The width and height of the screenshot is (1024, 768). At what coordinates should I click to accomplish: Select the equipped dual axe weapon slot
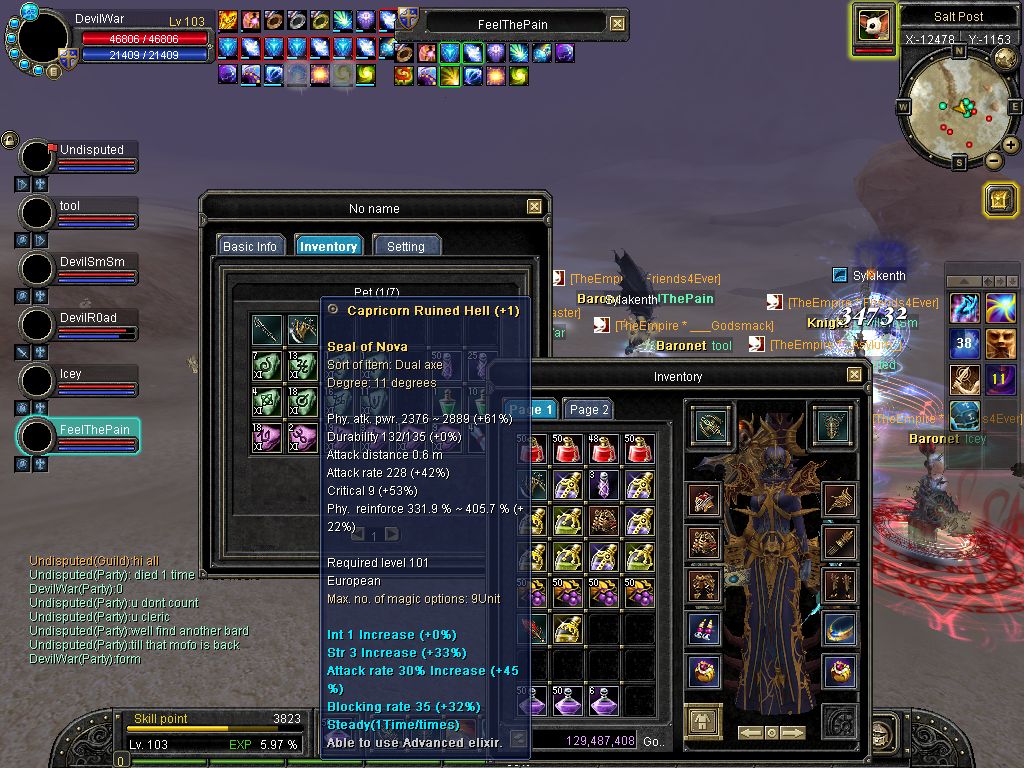pyautogui.click(x=709, y=424)
